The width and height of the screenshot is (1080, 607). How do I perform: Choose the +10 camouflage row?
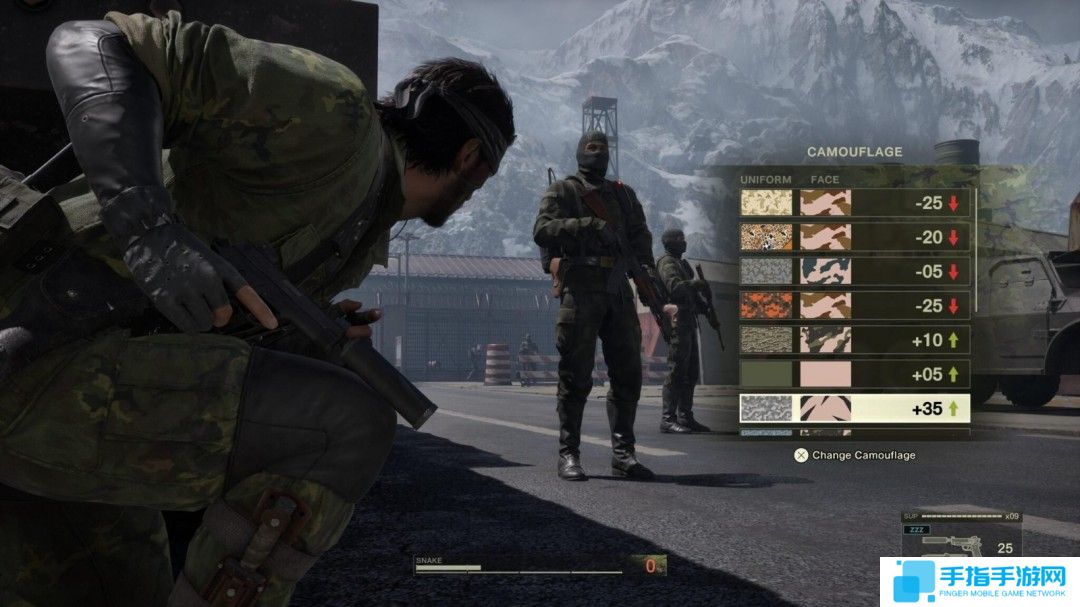coord(854,340)
